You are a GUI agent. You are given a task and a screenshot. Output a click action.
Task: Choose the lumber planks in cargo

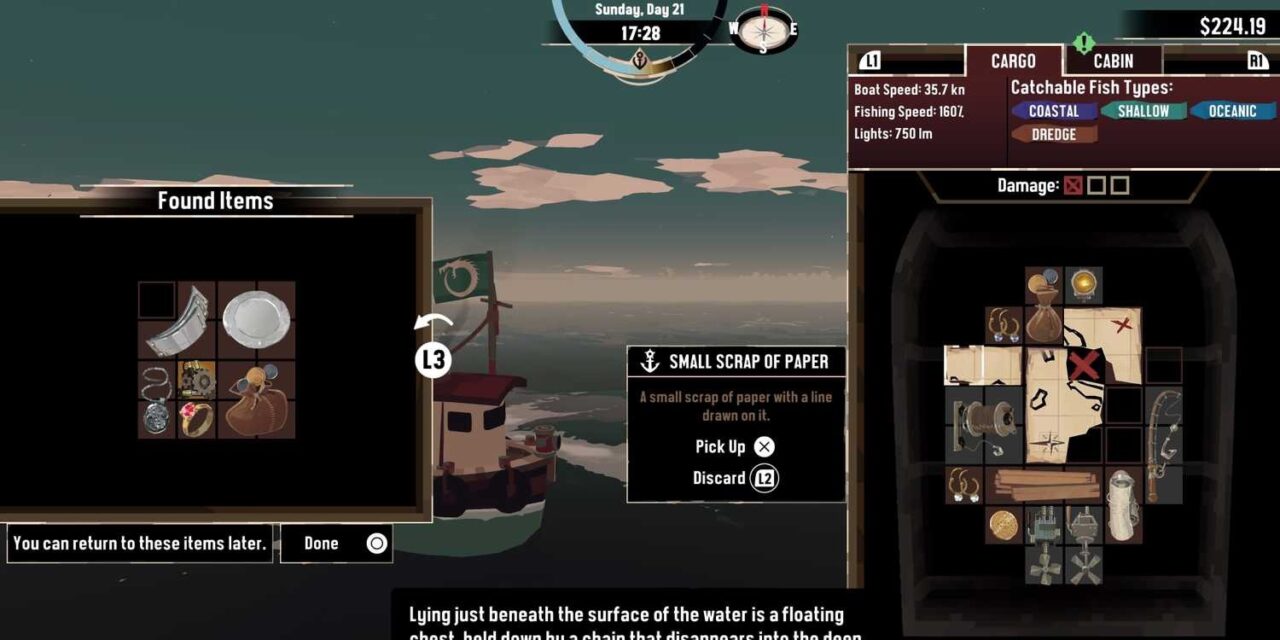click(1044, 485)
